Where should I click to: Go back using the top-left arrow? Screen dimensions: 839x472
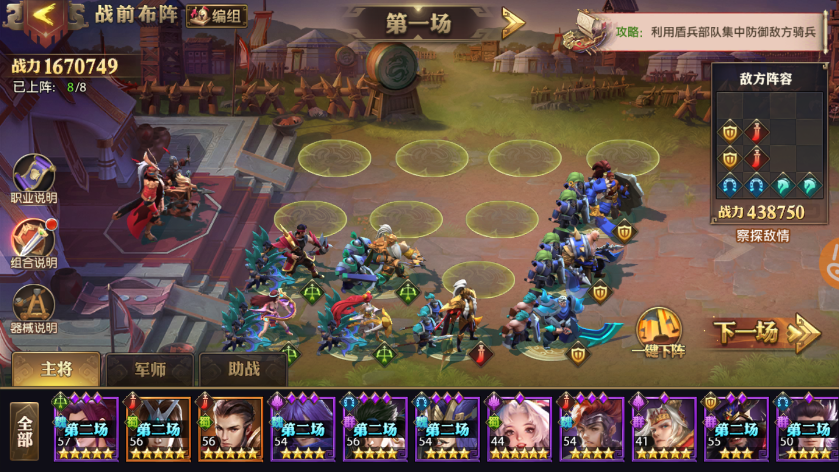[x=47, y=16]
